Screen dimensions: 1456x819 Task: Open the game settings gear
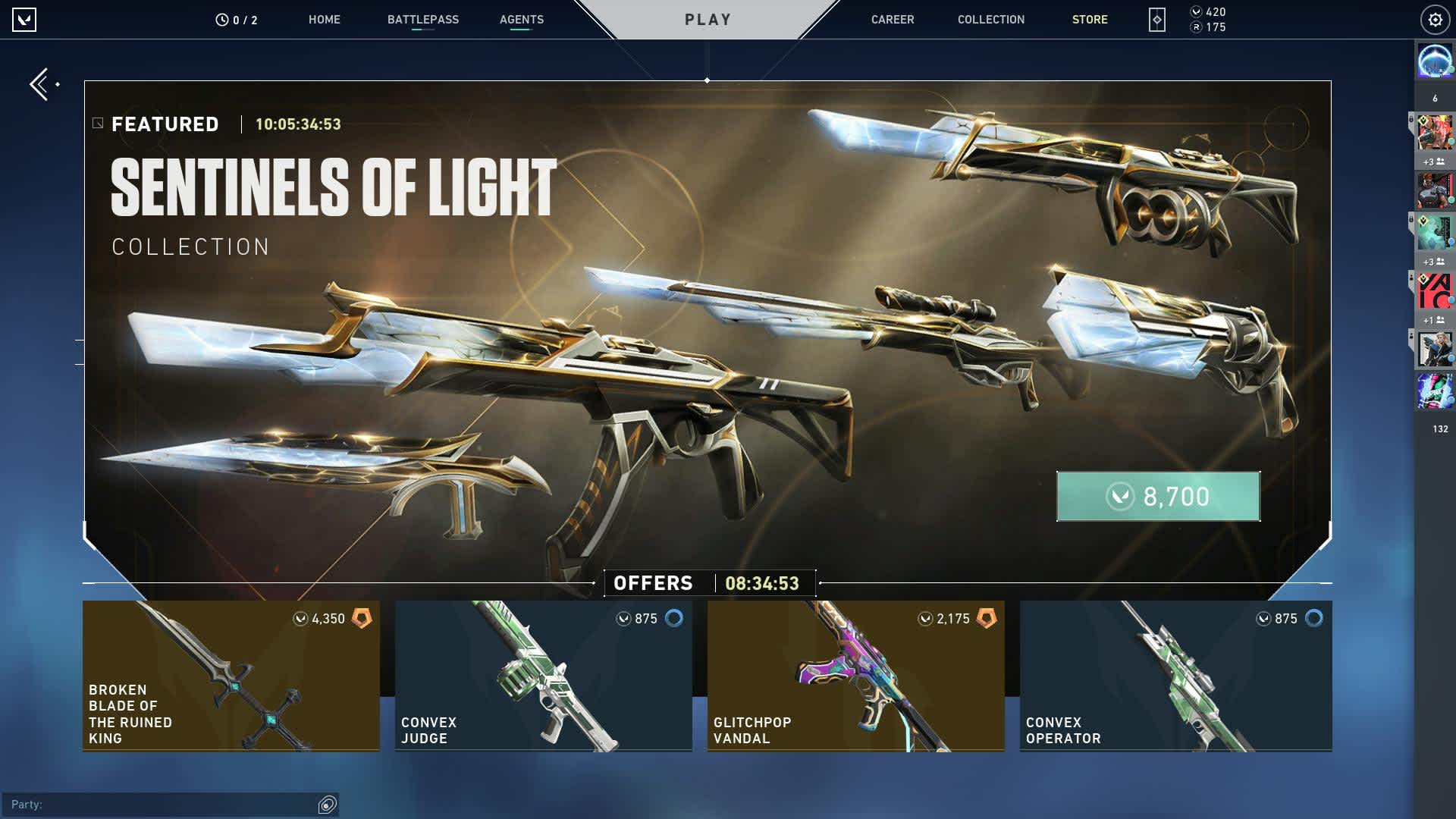coord(1433,20)
